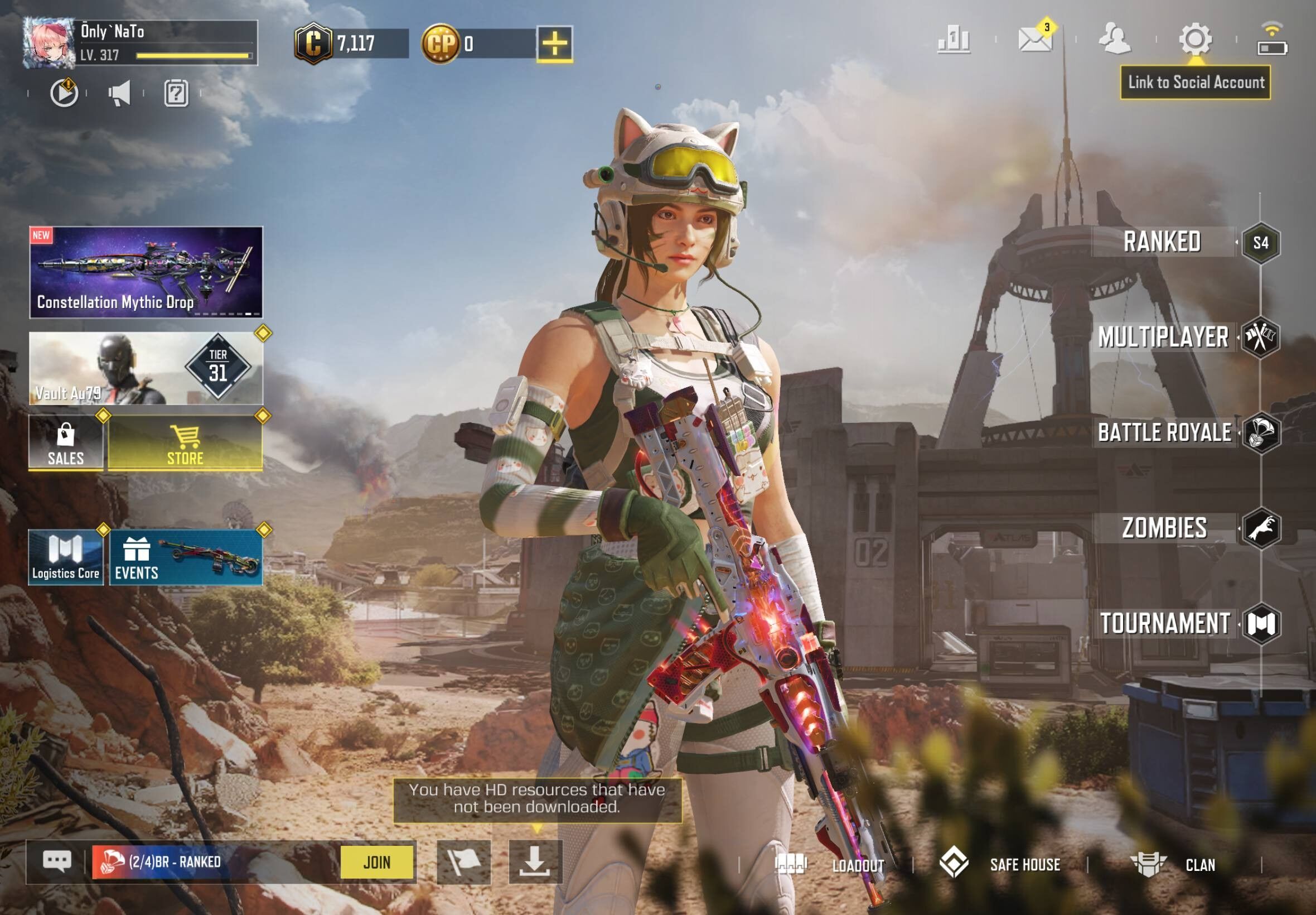Join the BR Ranked squad invite
This screenshot has height=915, width=1316.
pos(376,862)
